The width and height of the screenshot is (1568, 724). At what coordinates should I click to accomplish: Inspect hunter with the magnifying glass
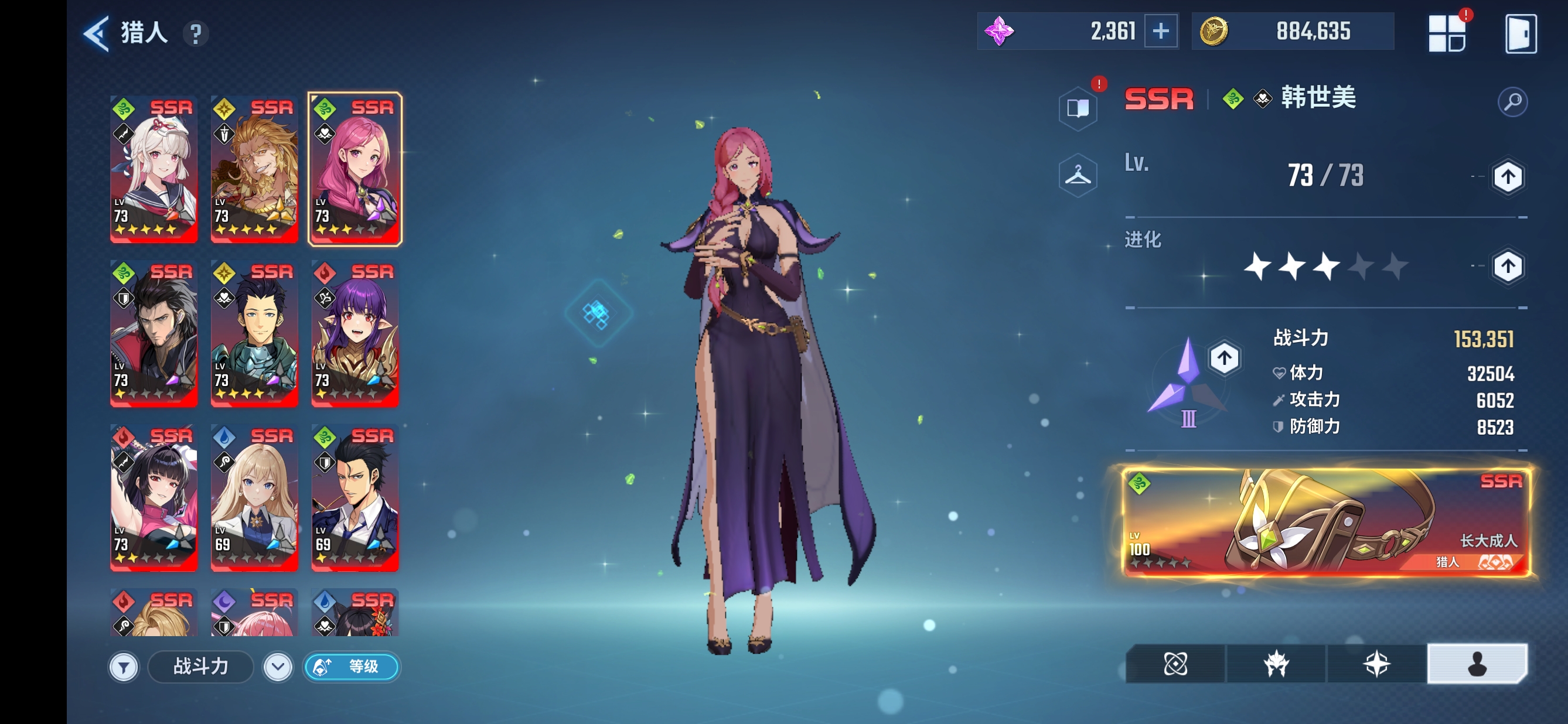[x=1512, y=101]
